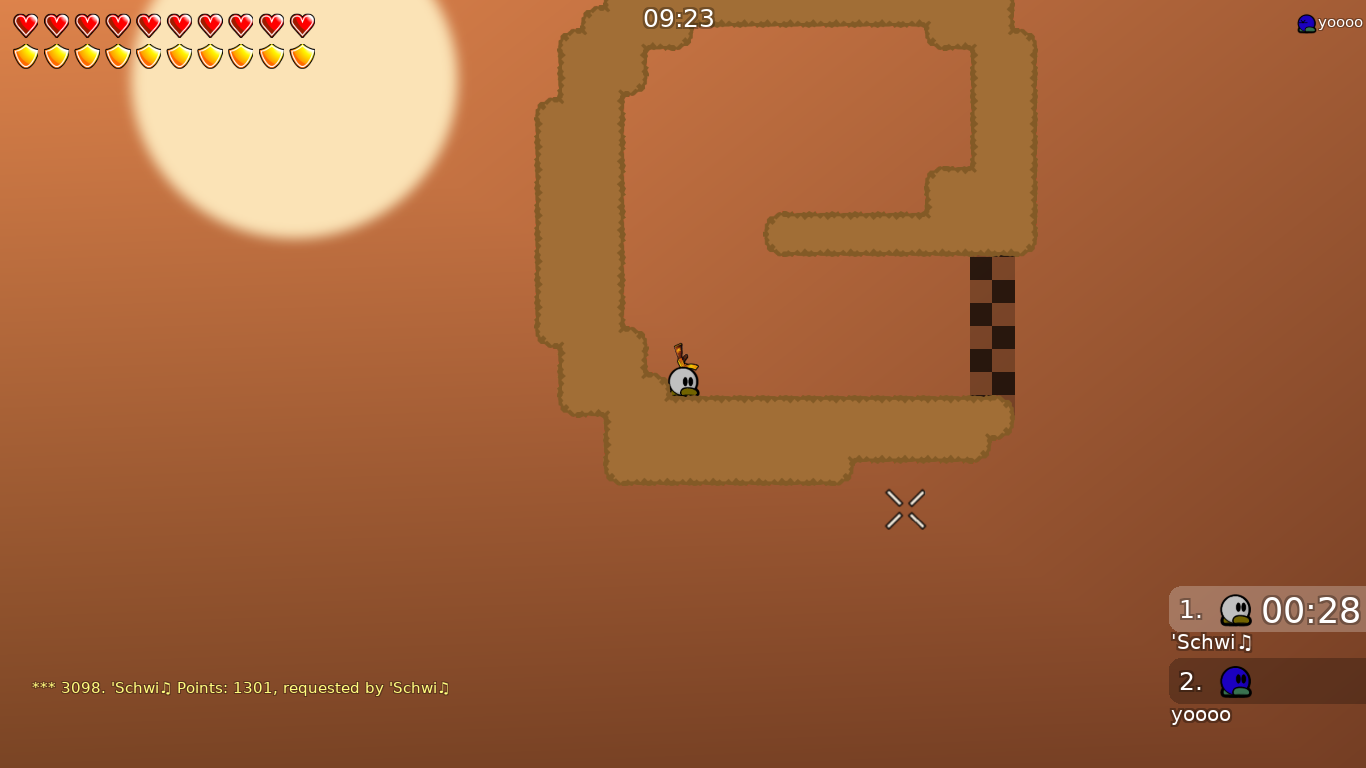Screen dimensions: 1366x768
Task: Click the fifth shield icon
Action: pyautogui.click(x=147, y=57)
